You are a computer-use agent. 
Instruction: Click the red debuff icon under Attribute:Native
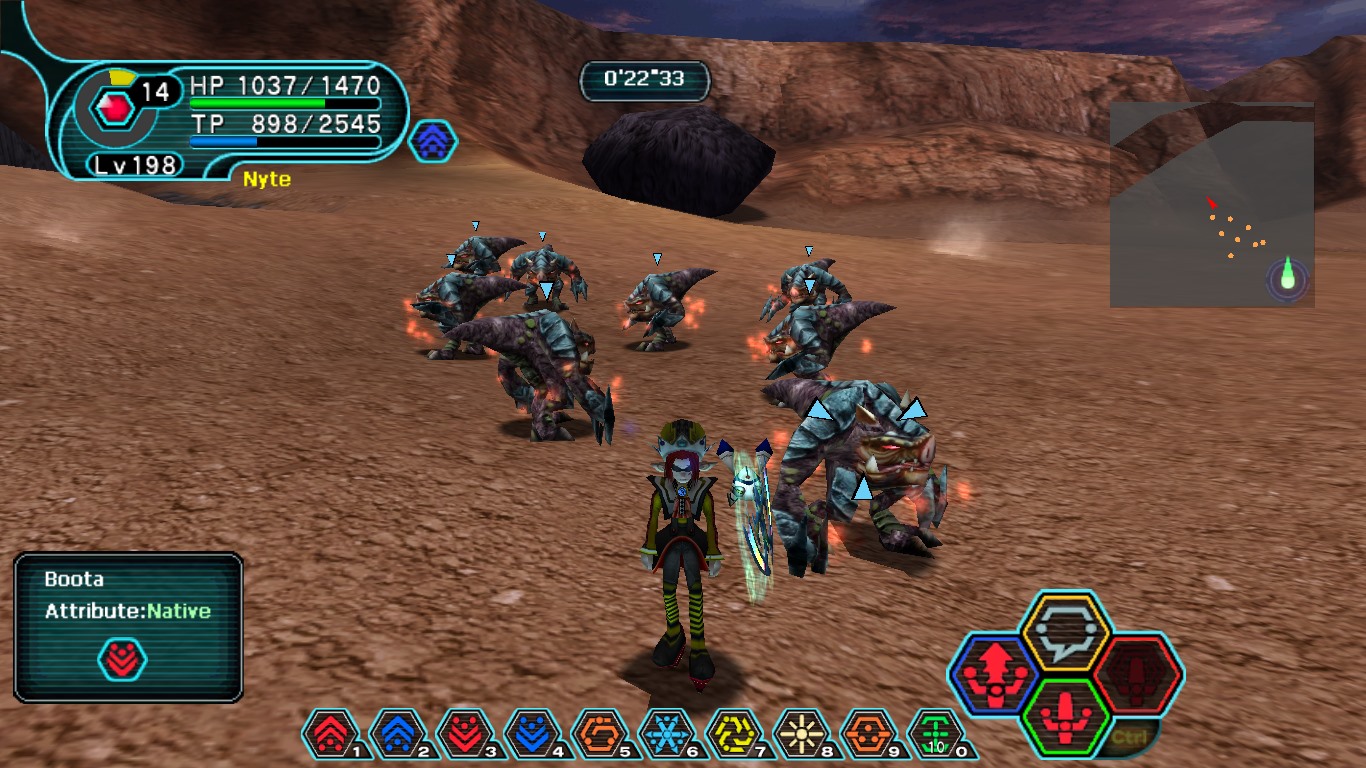[122, 659]
